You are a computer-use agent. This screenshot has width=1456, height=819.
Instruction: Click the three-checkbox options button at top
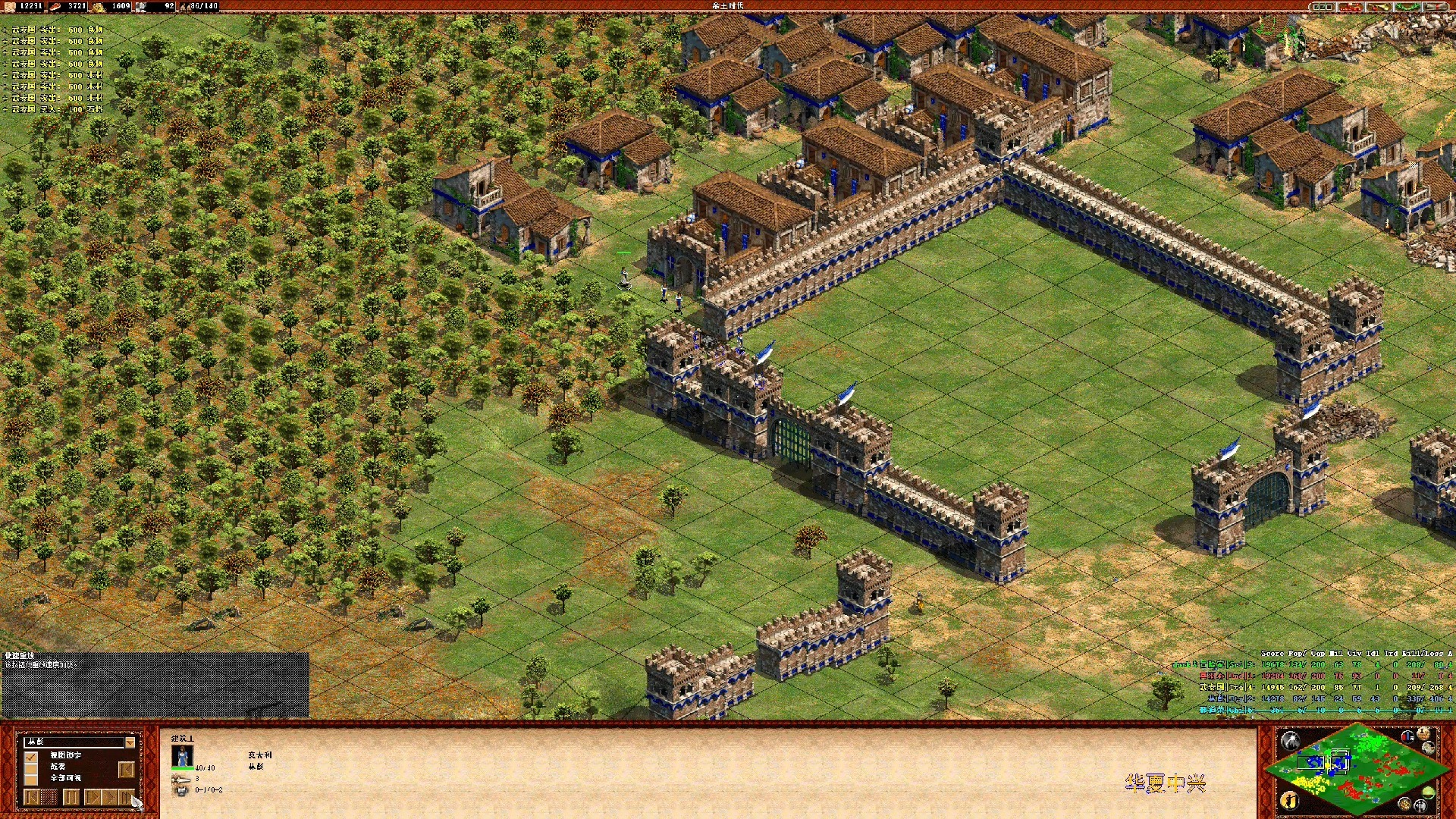pyautogui.click(x=1323, y=7)
